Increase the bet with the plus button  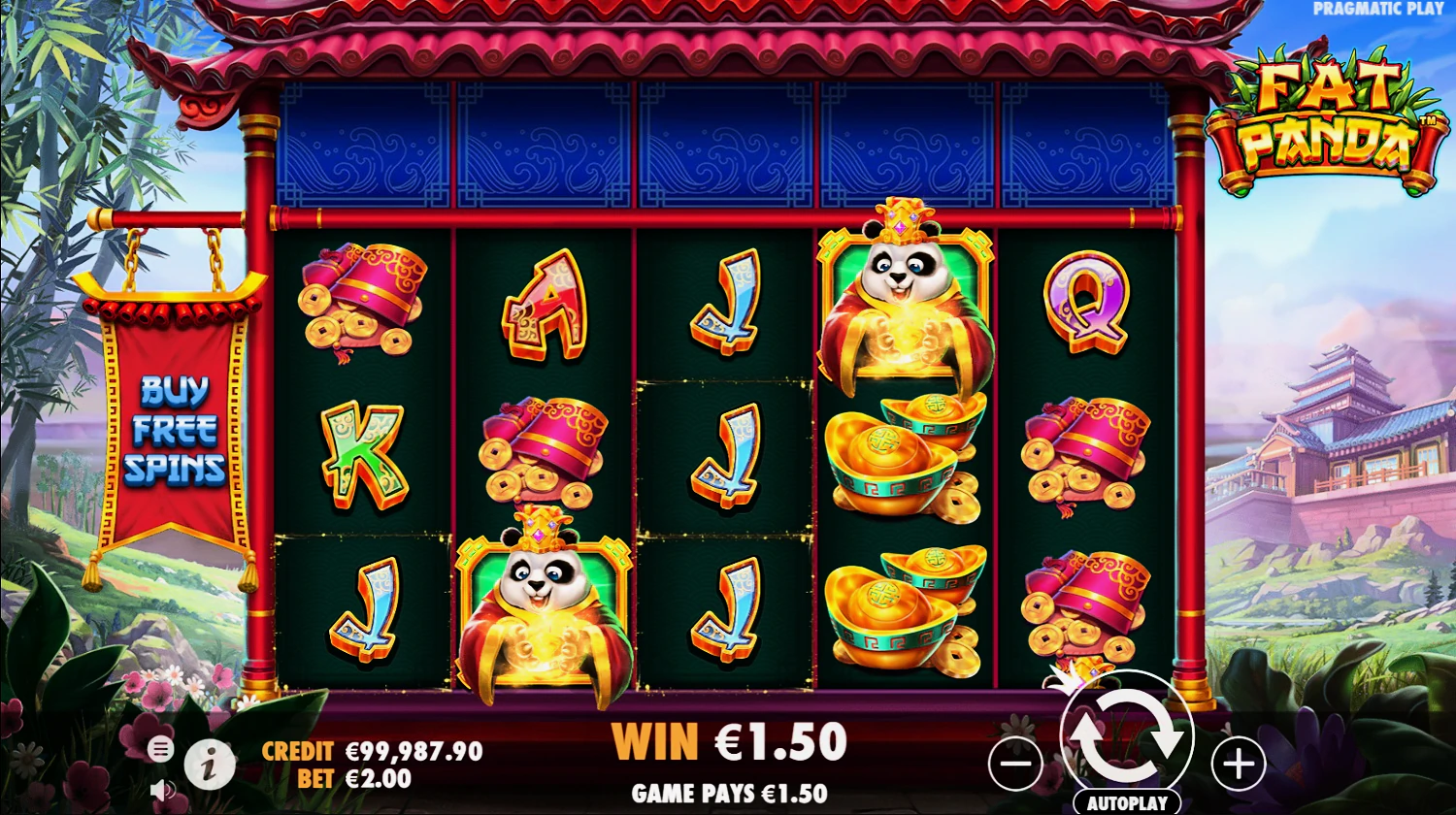pos(1238,764)
